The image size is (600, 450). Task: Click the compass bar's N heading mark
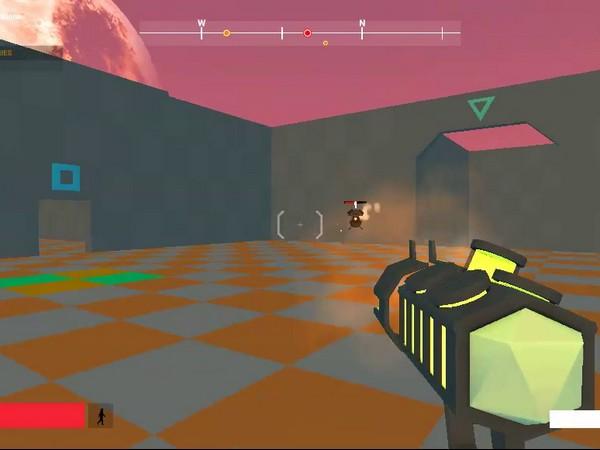tap(362, 23)
